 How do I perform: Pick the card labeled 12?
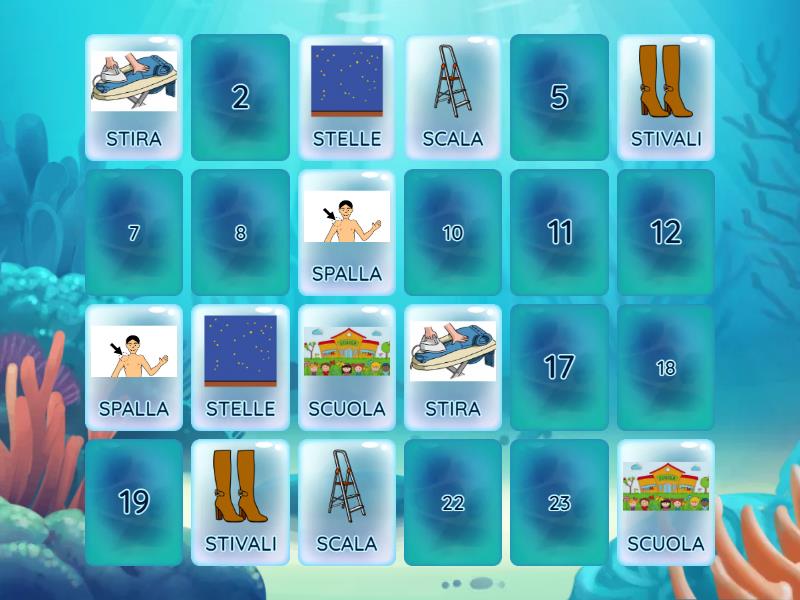pos(666,233)
